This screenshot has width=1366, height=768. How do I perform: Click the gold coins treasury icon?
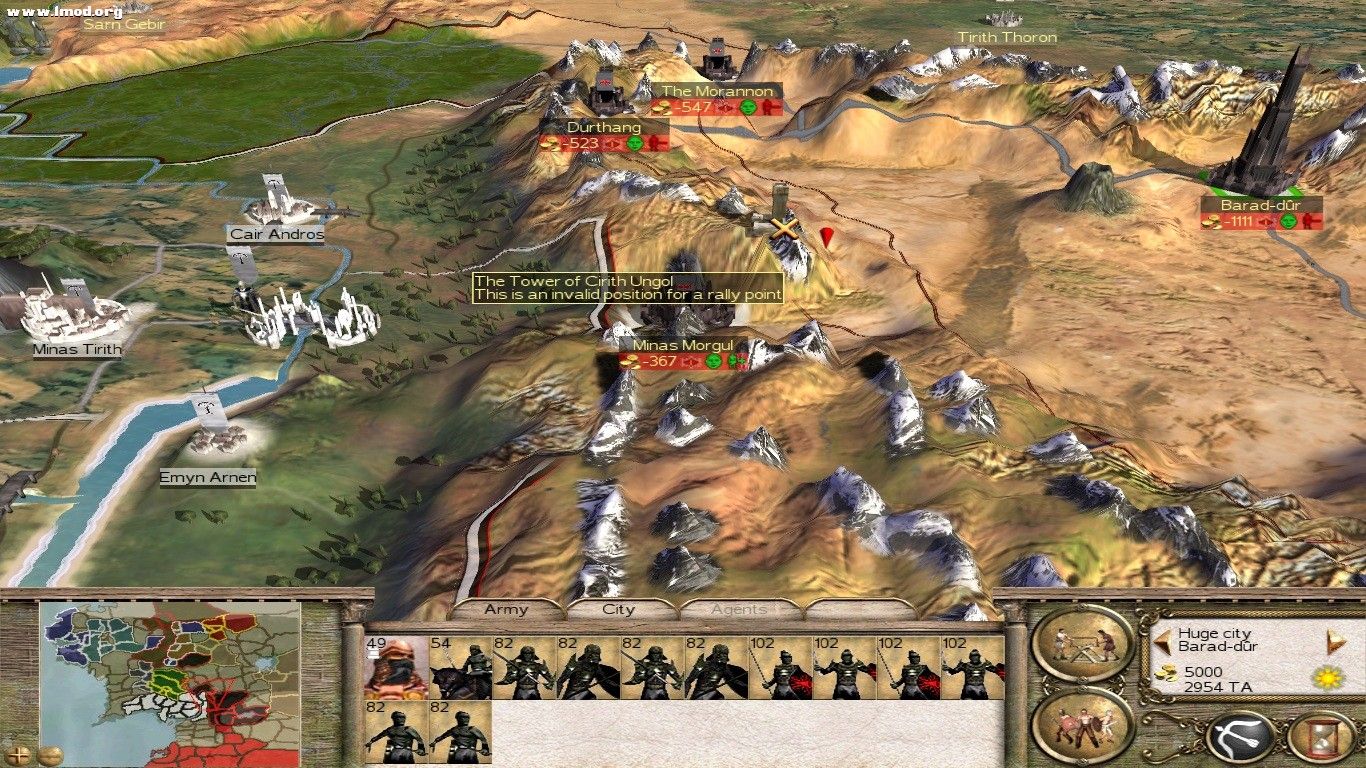[1166, 672]
